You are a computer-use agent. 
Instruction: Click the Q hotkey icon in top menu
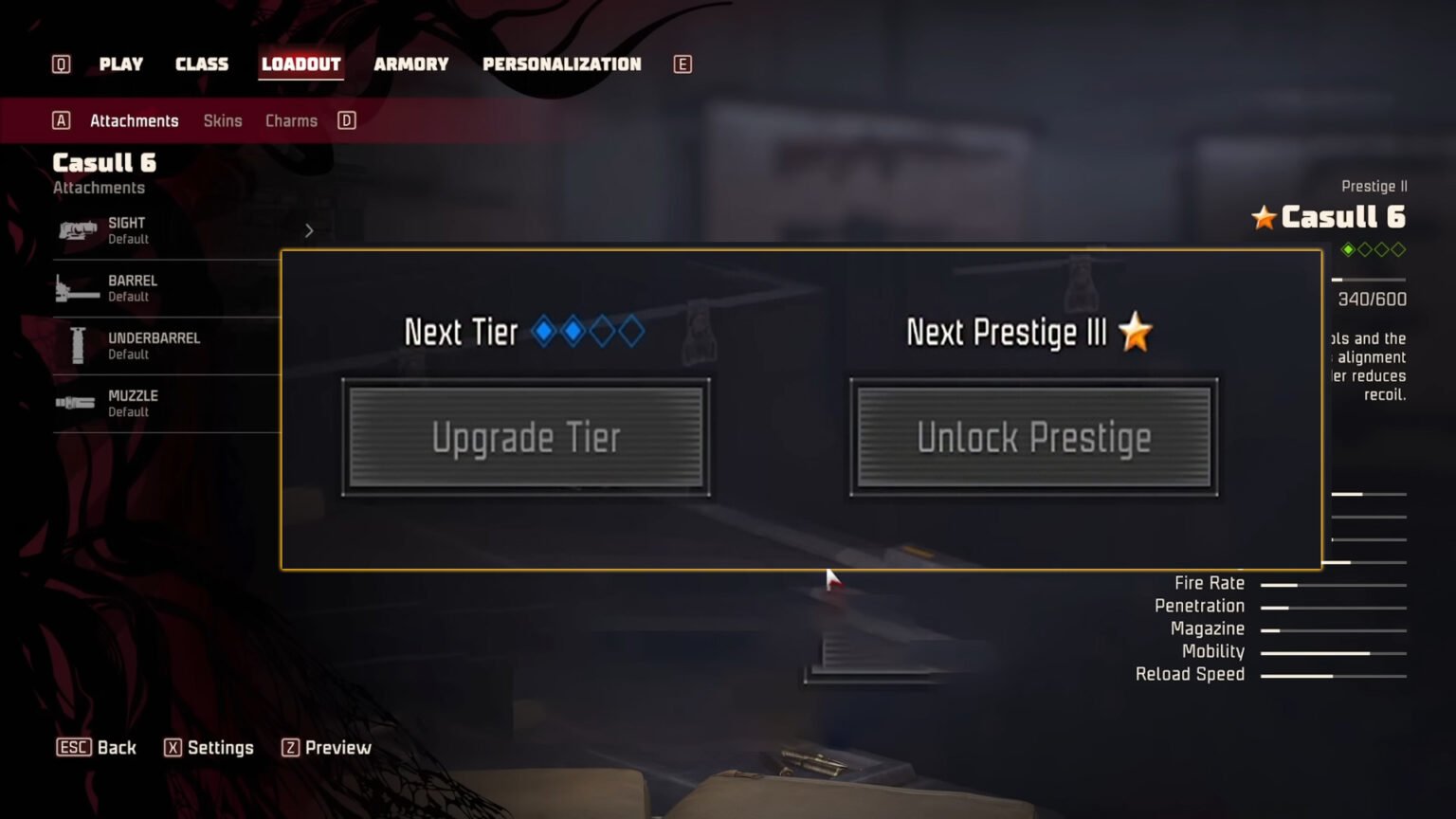(x=60, y=64)
